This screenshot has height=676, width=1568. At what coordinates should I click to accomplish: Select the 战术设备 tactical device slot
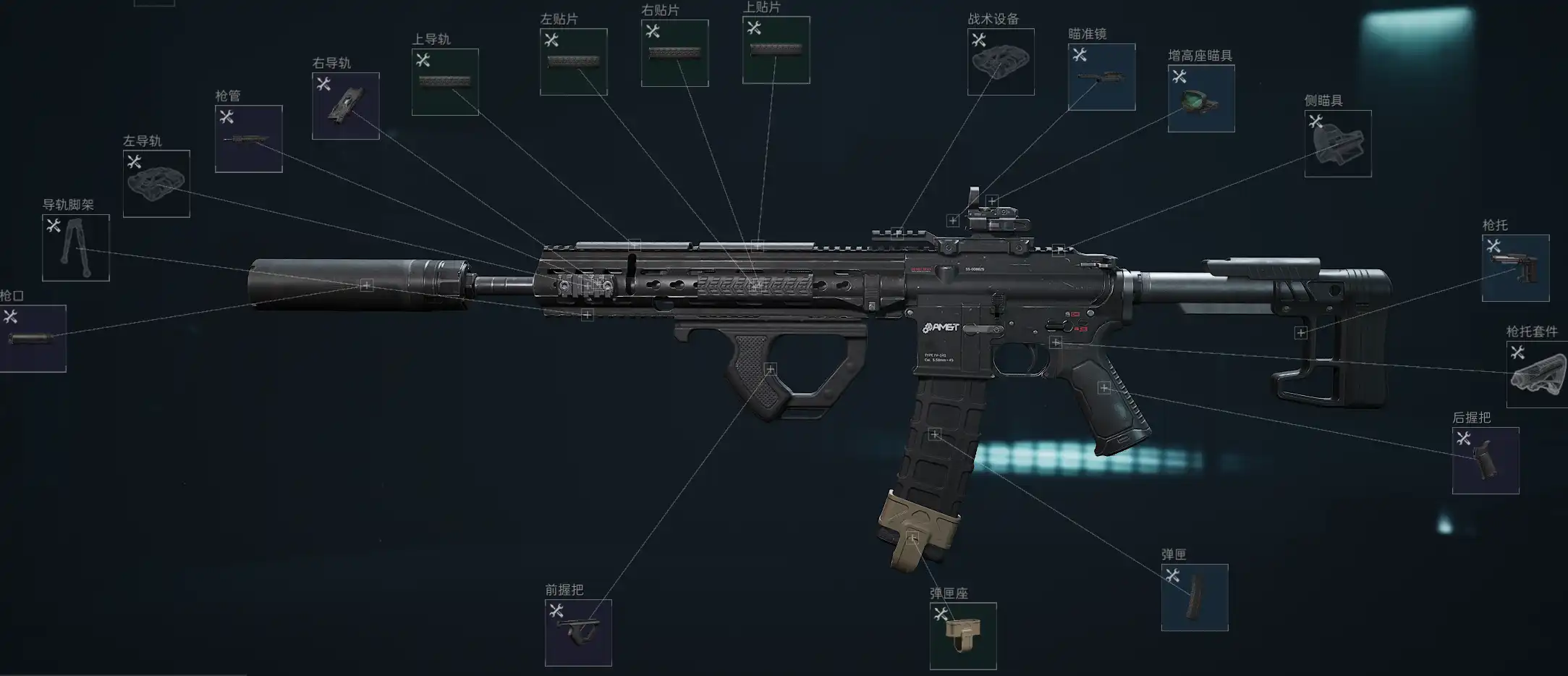1001,62
